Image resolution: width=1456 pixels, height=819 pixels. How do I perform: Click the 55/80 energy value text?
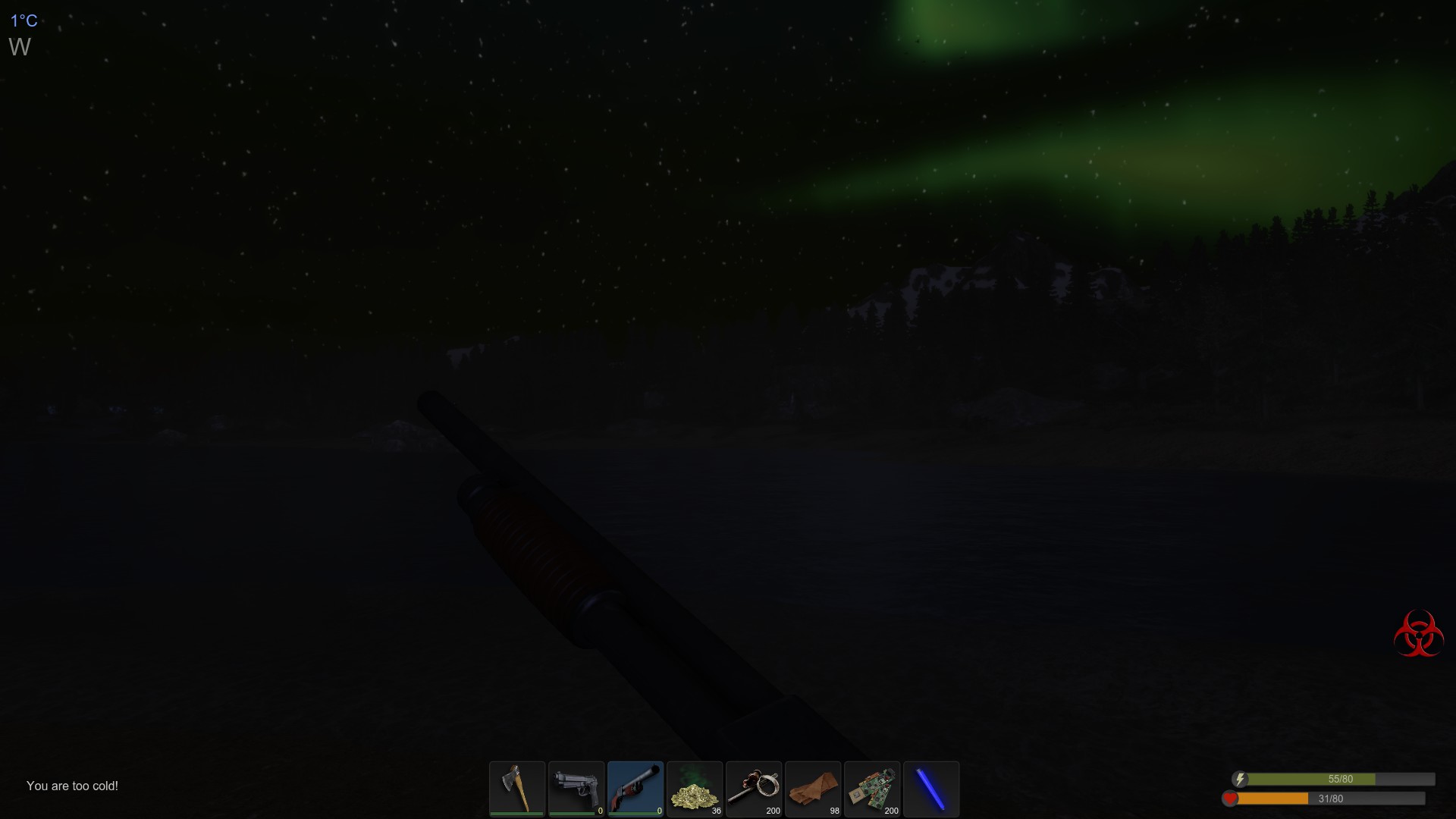coord(1341,778)
